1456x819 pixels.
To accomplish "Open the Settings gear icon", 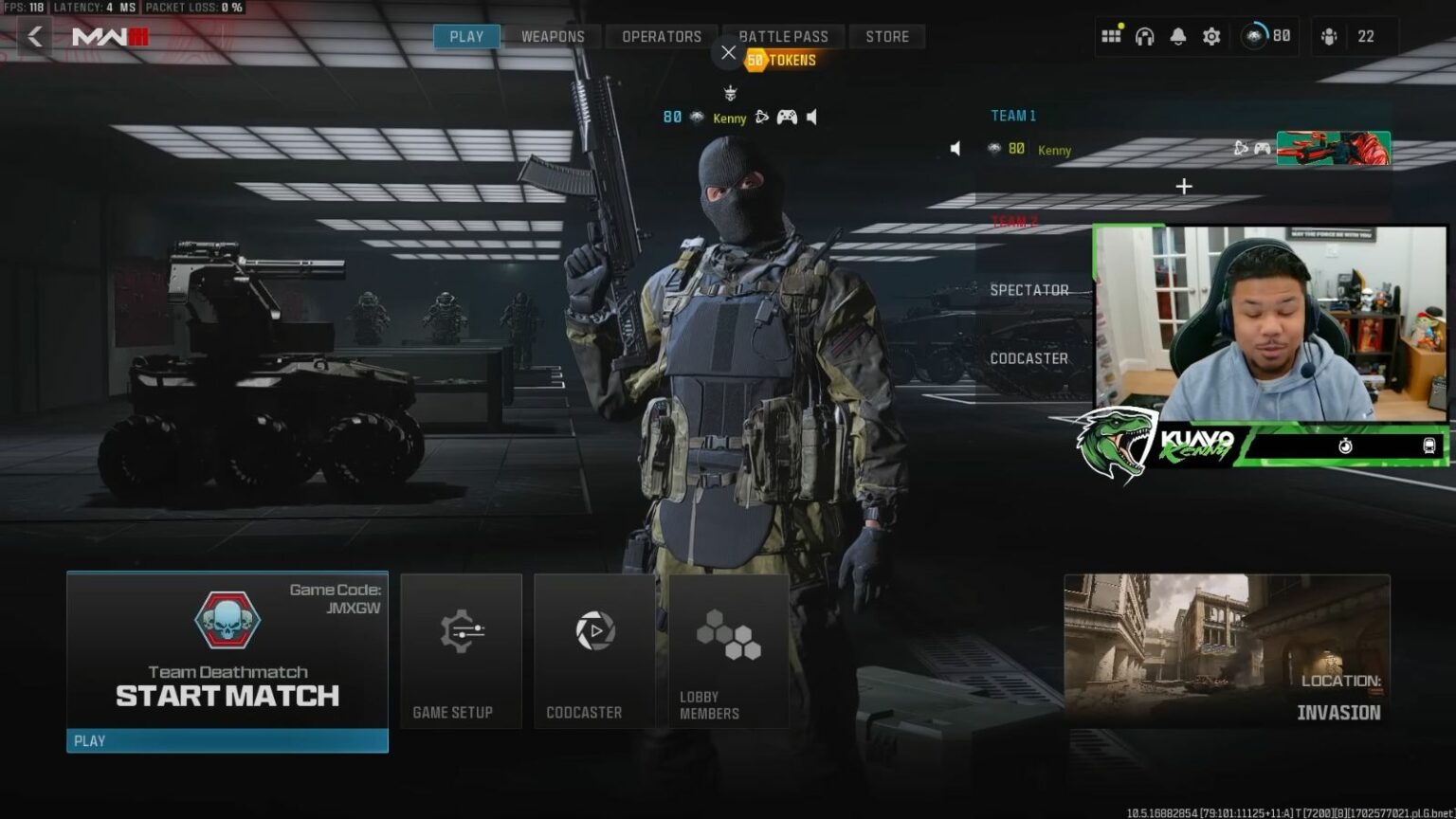I will (x=1210, y=36).
